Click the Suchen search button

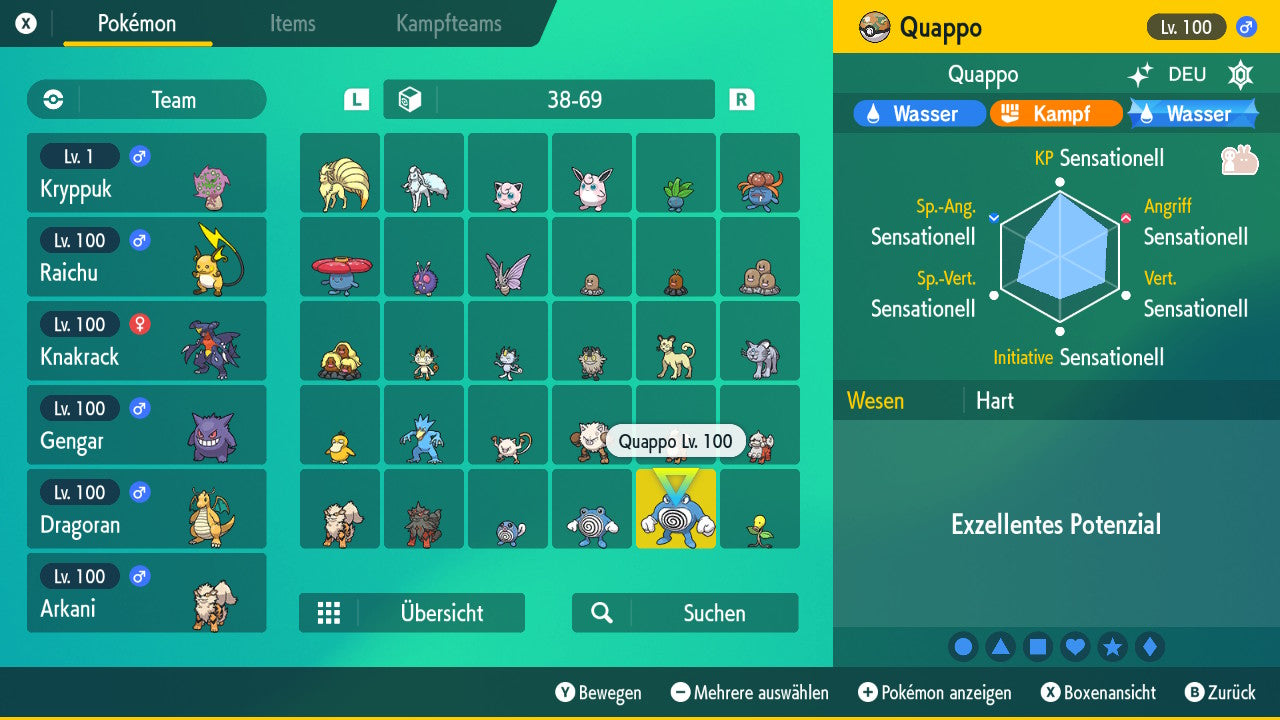point(686,612)
